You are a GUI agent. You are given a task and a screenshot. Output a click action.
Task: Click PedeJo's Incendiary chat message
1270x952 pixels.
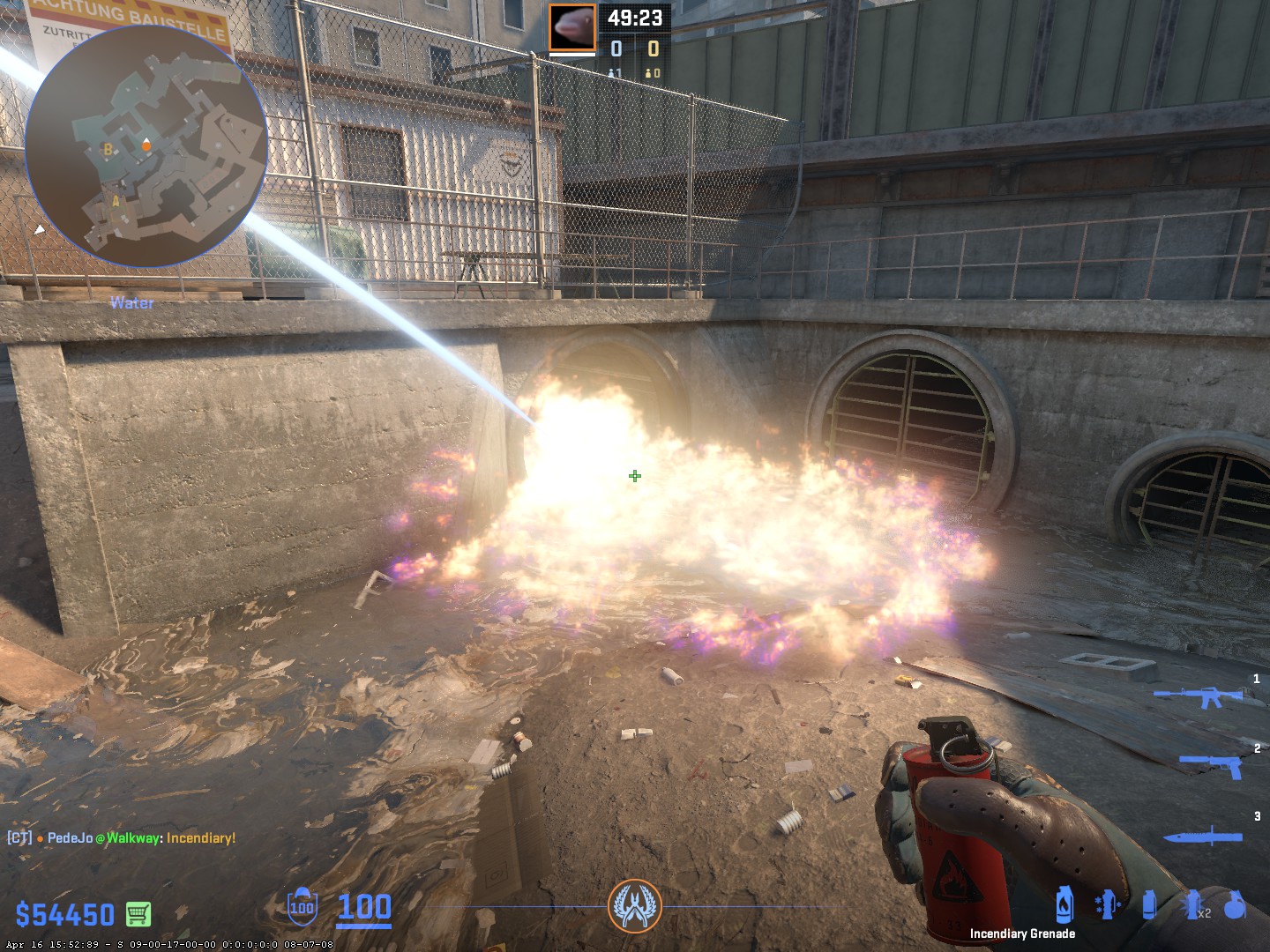[122, 838]
